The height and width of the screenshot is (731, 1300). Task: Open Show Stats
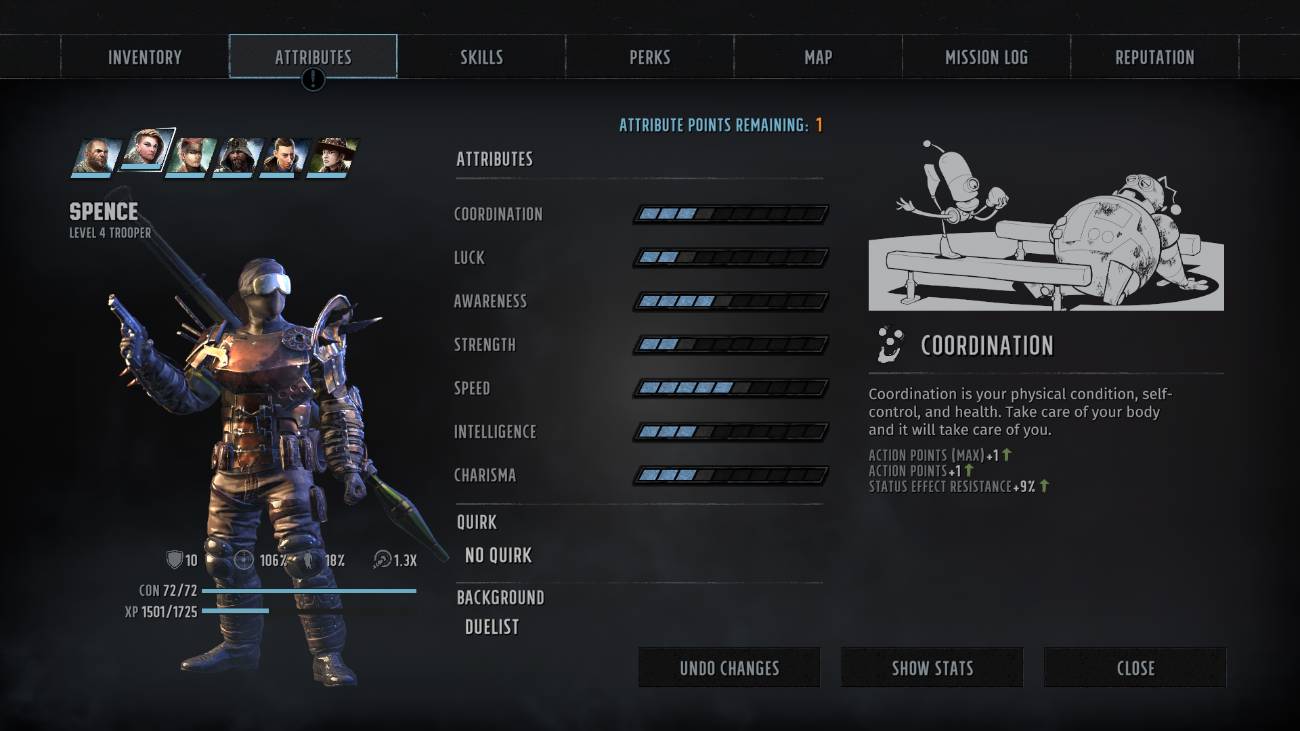[x=931, y=667]
